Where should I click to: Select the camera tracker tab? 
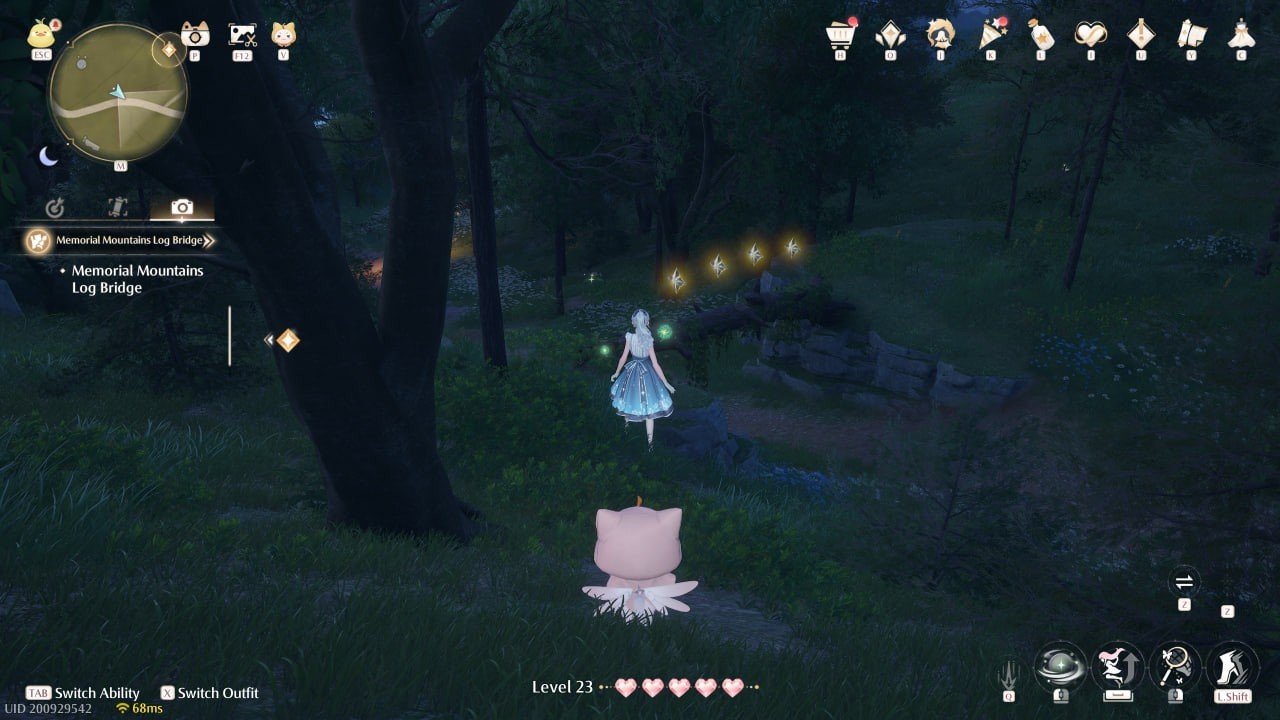(x=182, y=207)
